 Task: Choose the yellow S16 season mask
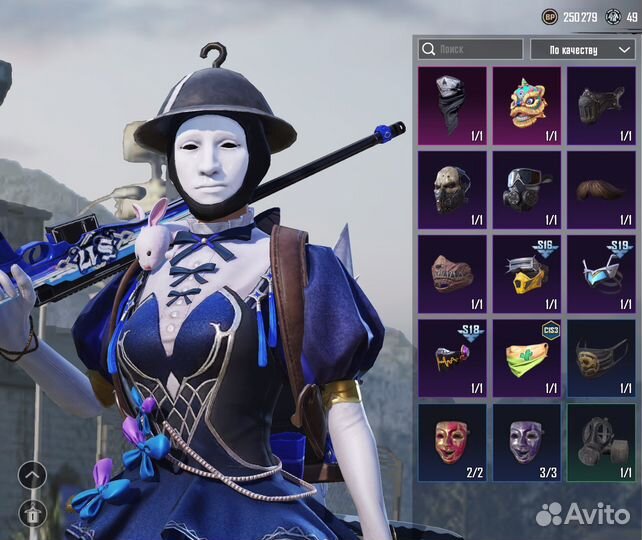click(527, 272)
